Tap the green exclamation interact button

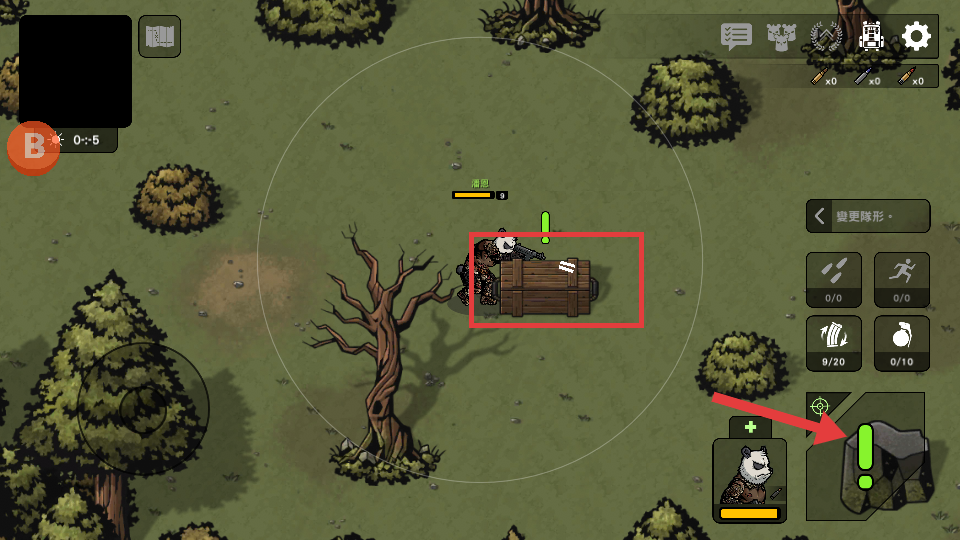(x=868, y=456)
